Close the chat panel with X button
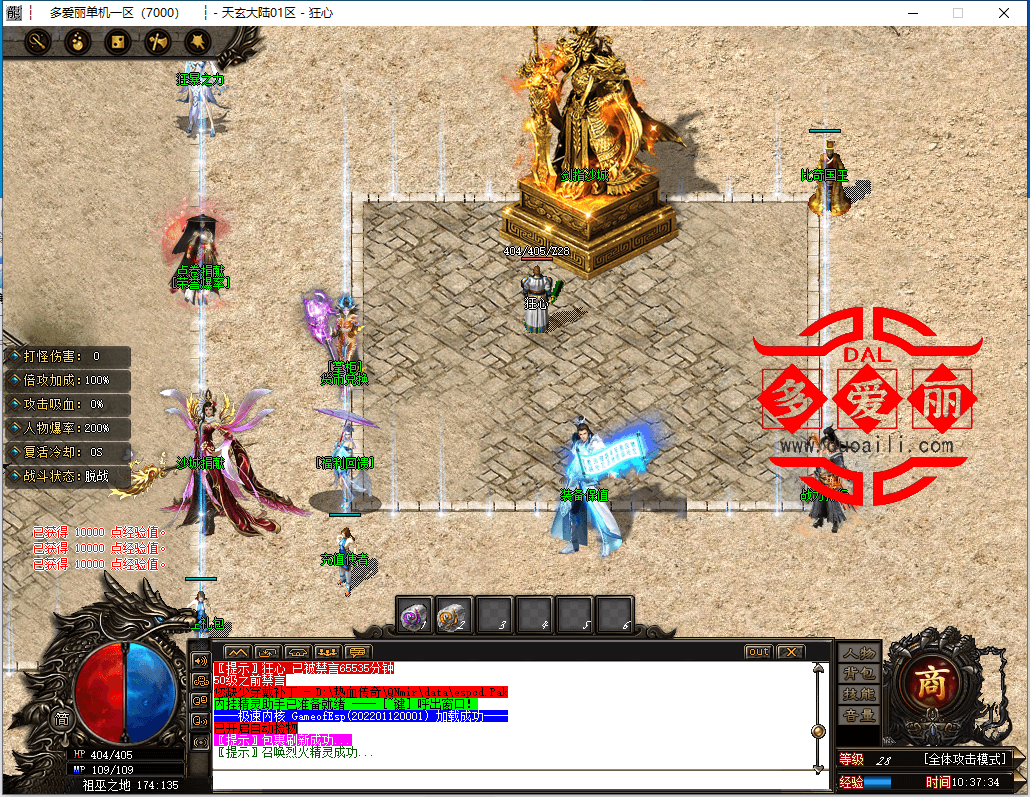1030x797 pixels. [x=790, y=652]
